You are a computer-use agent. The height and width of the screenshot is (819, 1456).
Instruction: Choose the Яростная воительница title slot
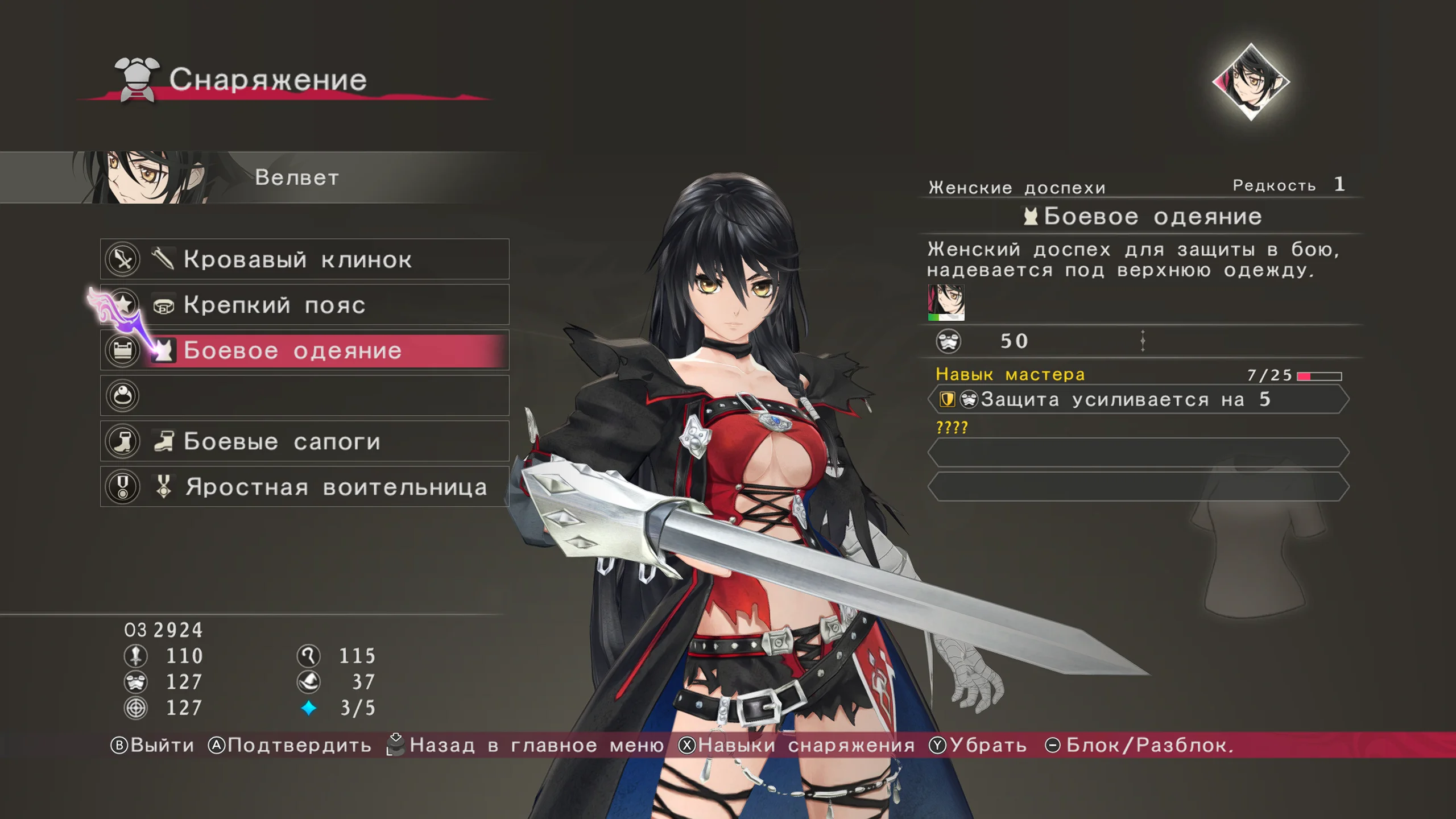[x=305, y=487]
